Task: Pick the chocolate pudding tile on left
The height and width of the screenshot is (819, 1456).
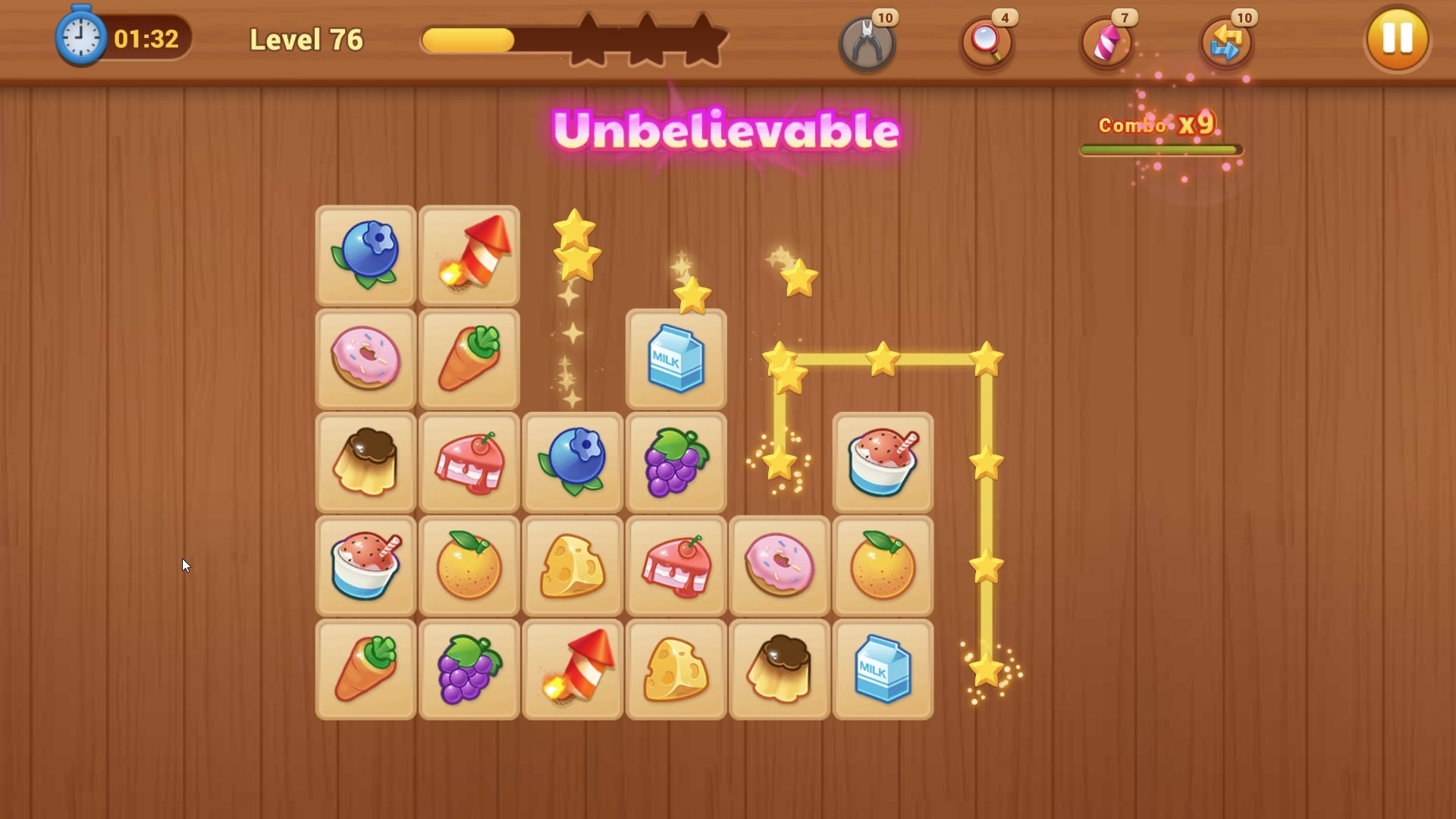Action: point(366,461)
